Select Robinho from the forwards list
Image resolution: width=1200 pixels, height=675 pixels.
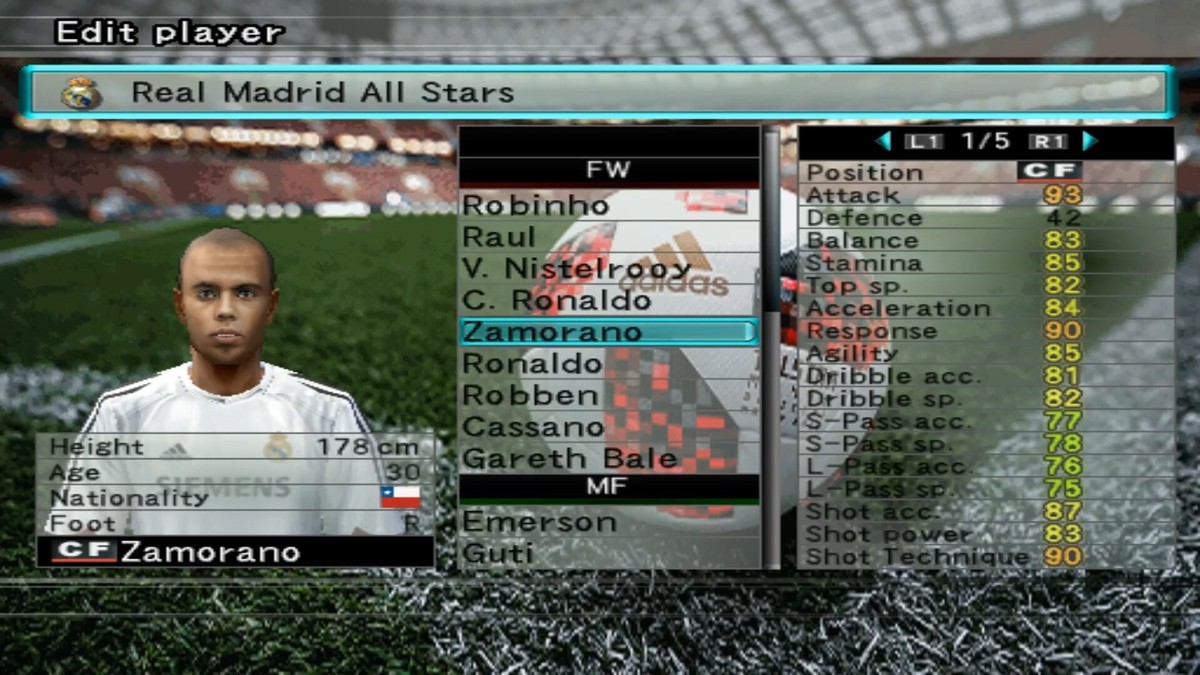tap(536, 205)
